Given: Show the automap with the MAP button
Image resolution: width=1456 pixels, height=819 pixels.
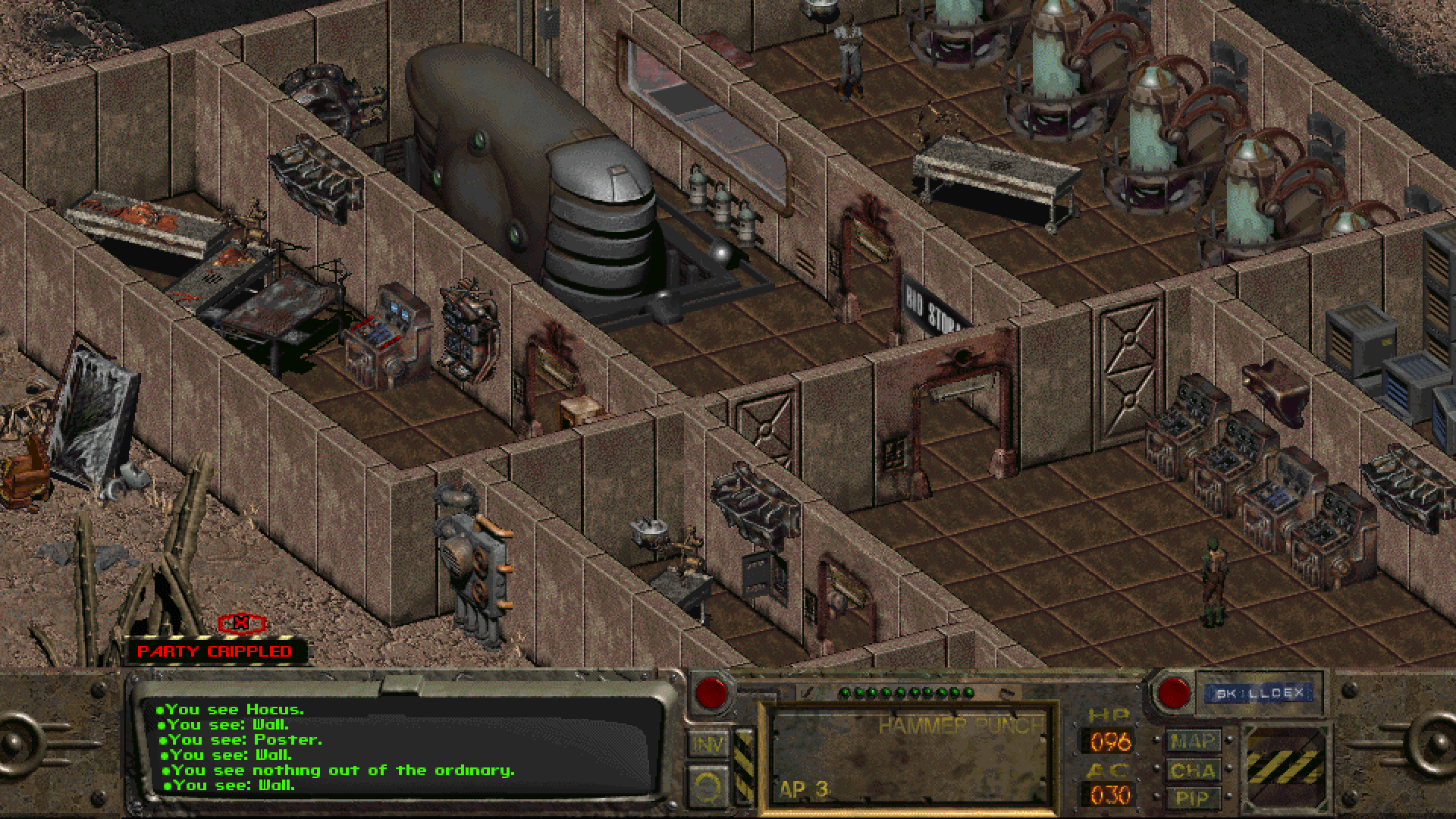Looking at the screenshot, I should click(x=1194, y=740).
